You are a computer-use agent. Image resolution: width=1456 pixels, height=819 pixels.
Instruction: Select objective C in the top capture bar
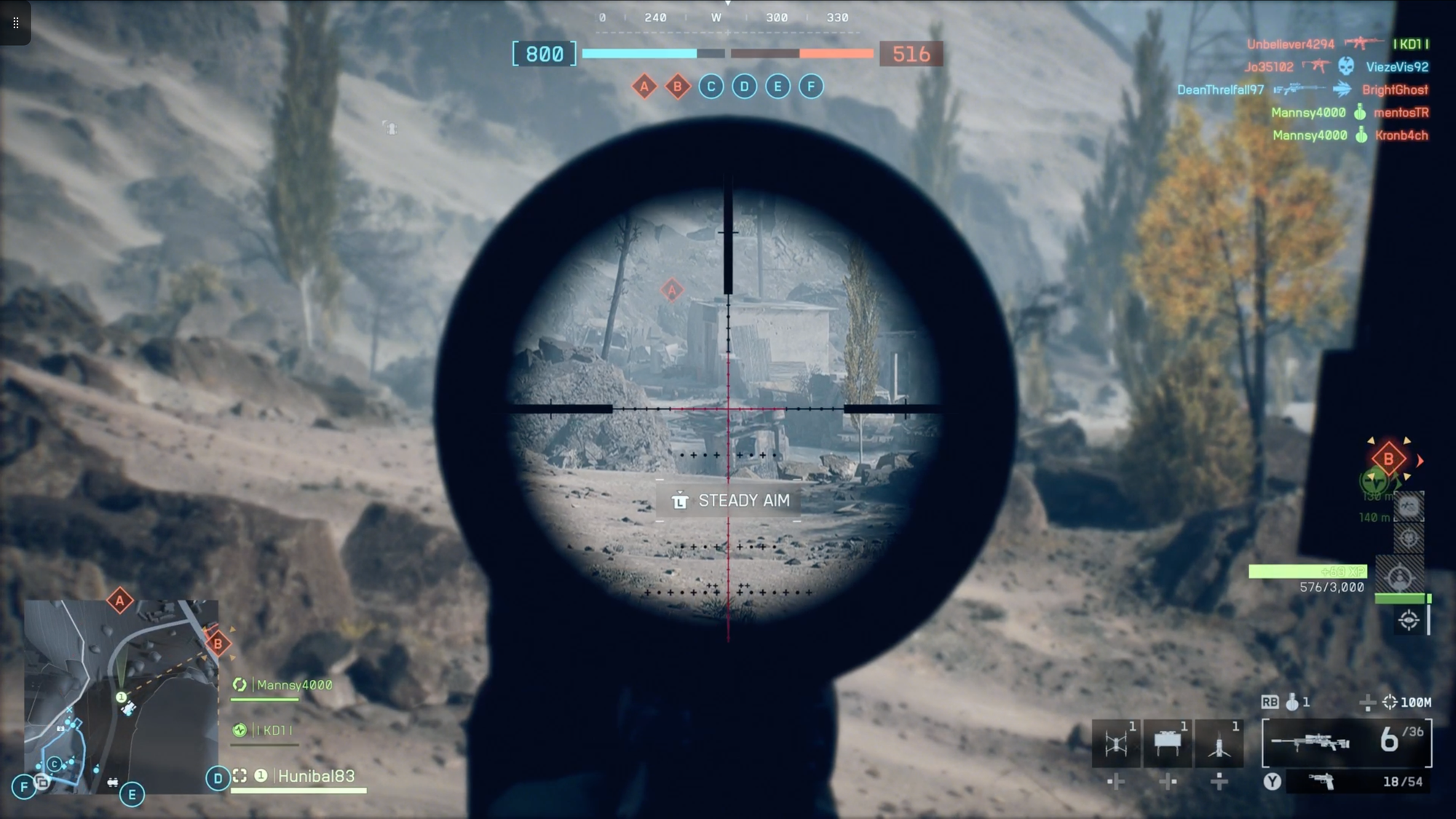[x=711, y=87]
